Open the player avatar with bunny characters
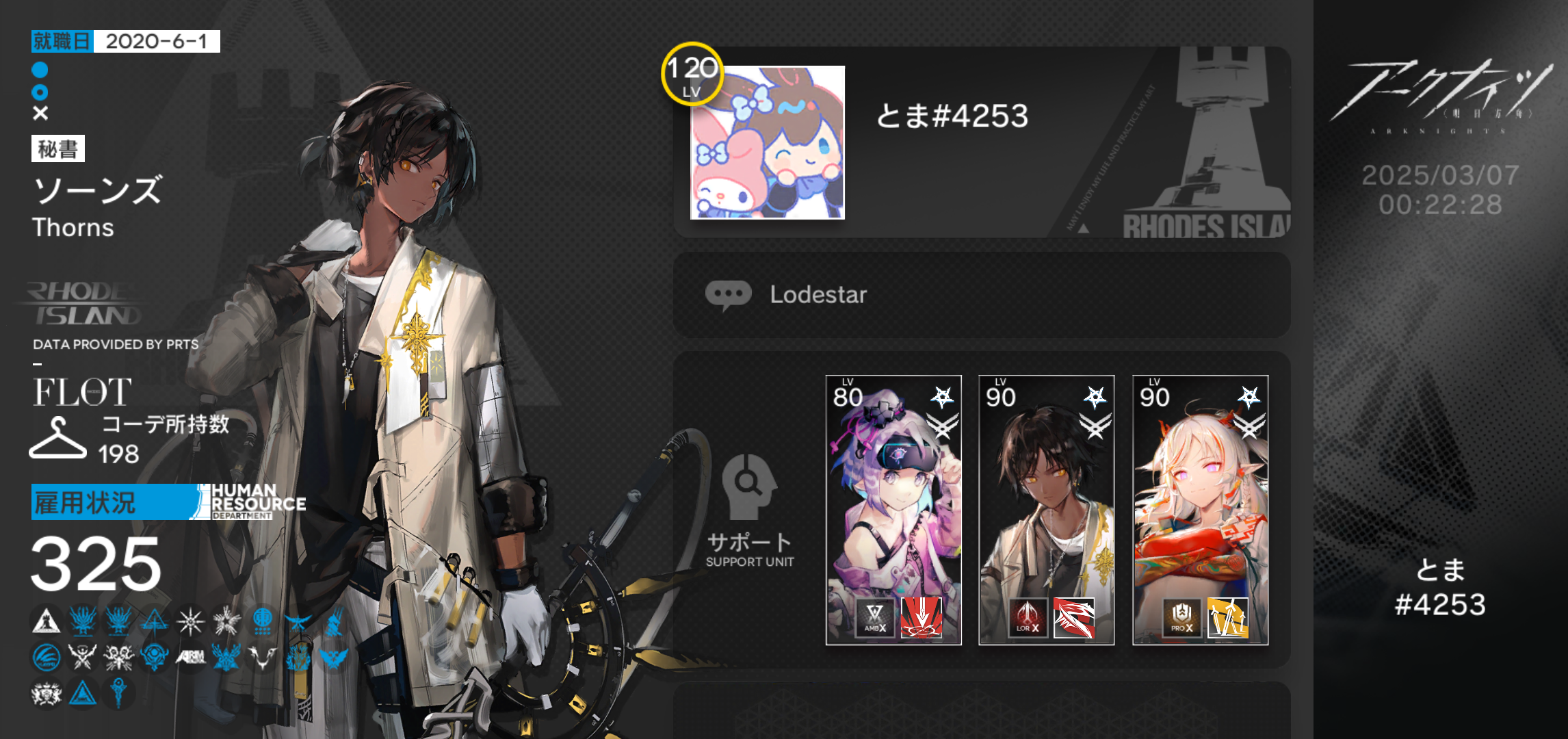Viewport: 1568px width, 739px height. tap(767, 142)
